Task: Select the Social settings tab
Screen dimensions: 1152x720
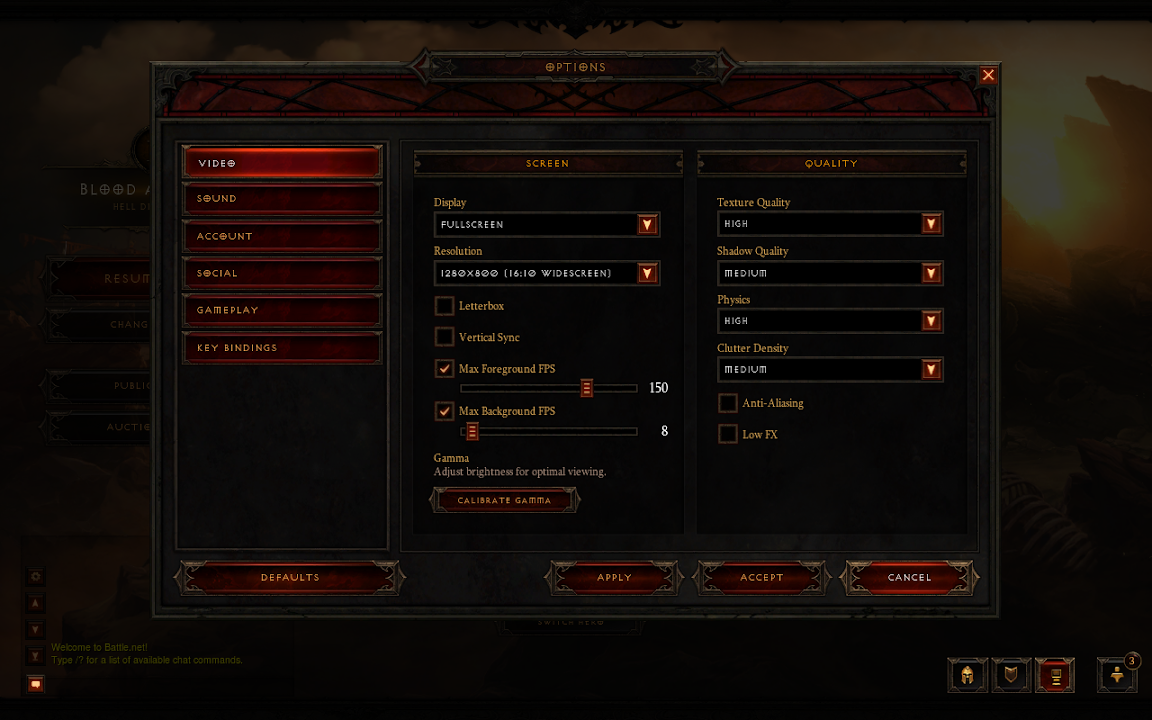Action: click(x=281, y=273)
